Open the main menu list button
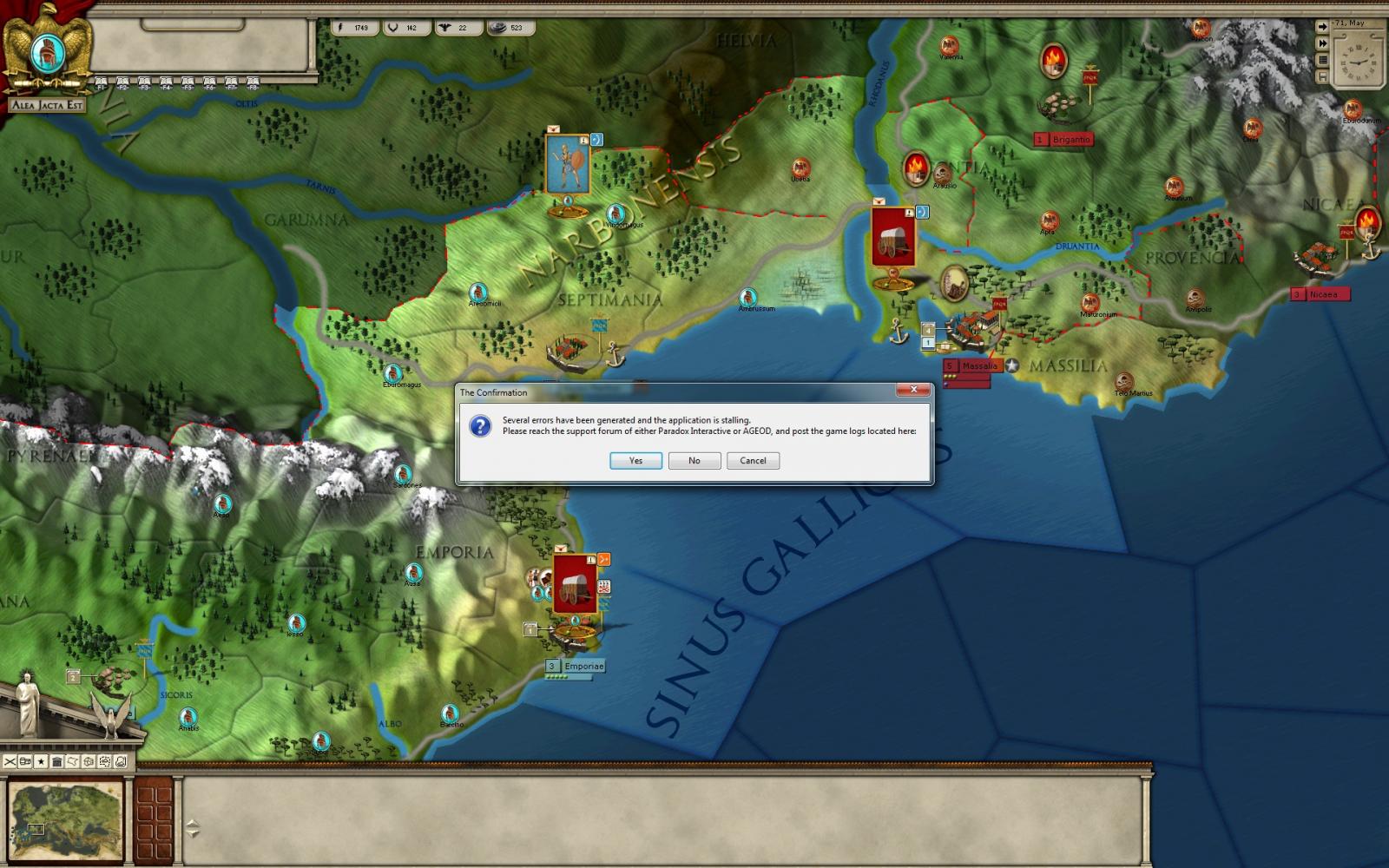Viewport: 1389px width, 868px height. pos(1322,61)
